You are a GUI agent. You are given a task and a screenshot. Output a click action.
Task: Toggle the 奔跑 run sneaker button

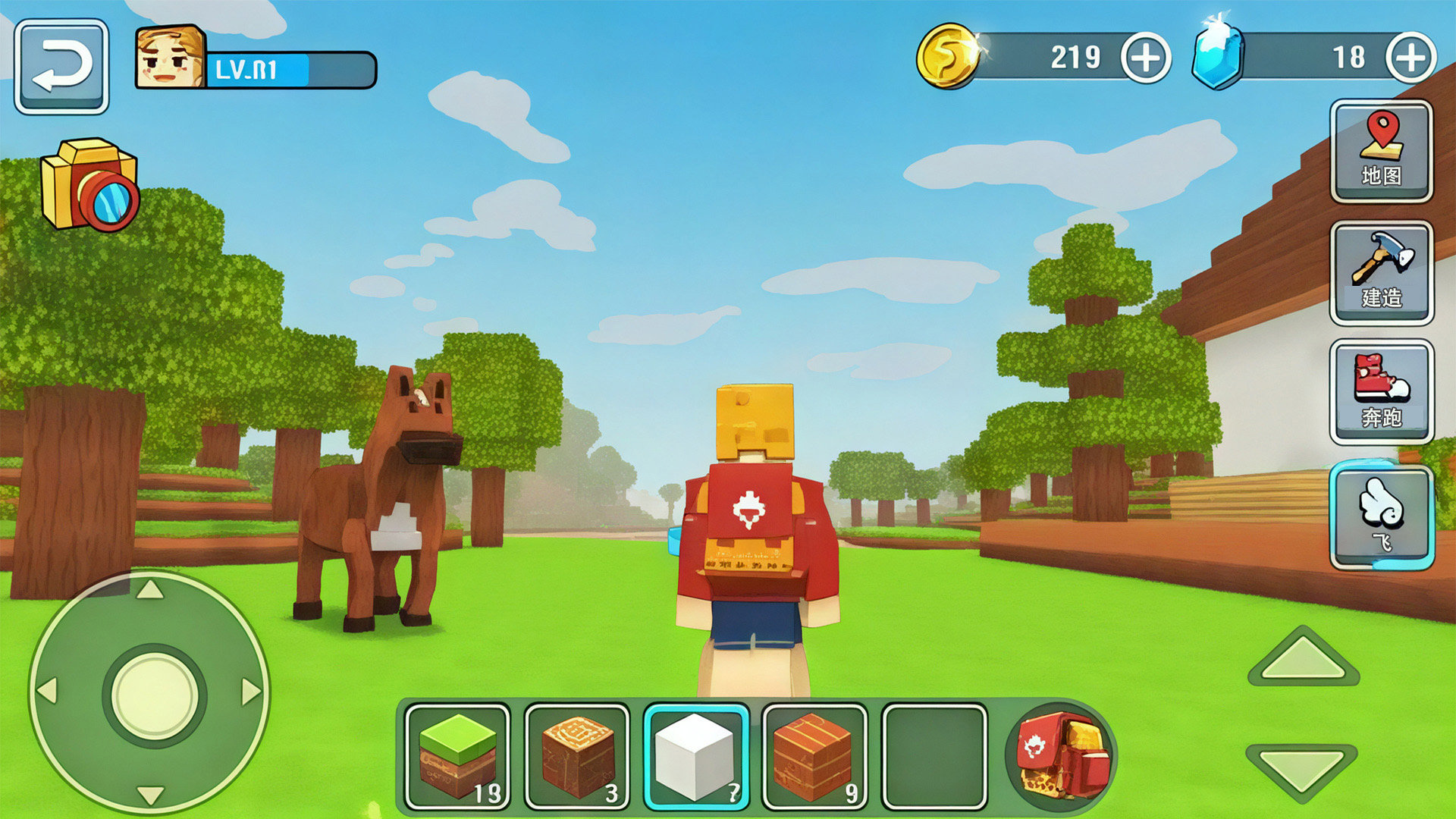tap(1381, 391)
